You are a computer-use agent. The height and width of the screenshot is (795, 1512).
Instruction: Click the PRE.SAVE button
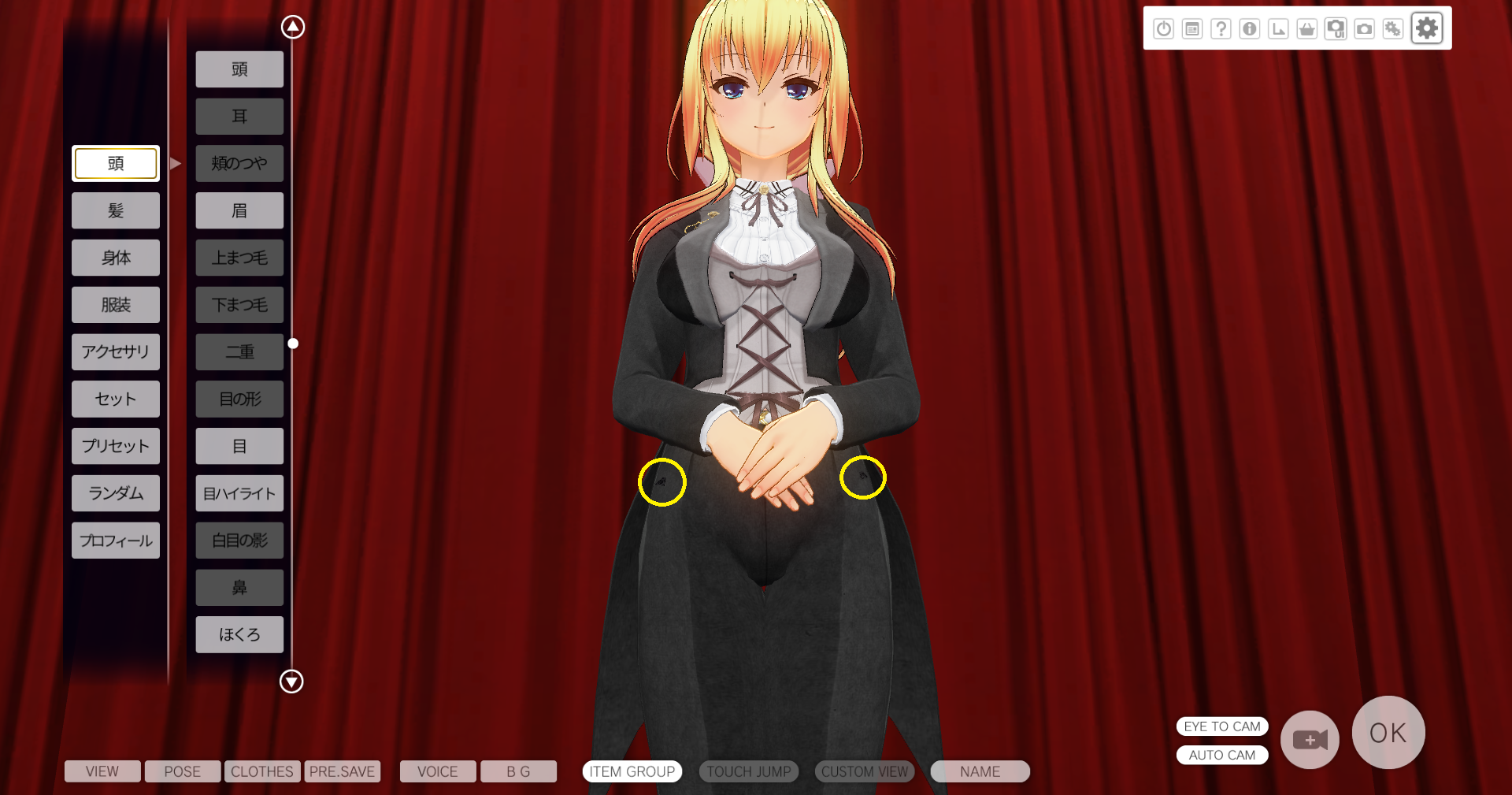(x=343, y=771)
